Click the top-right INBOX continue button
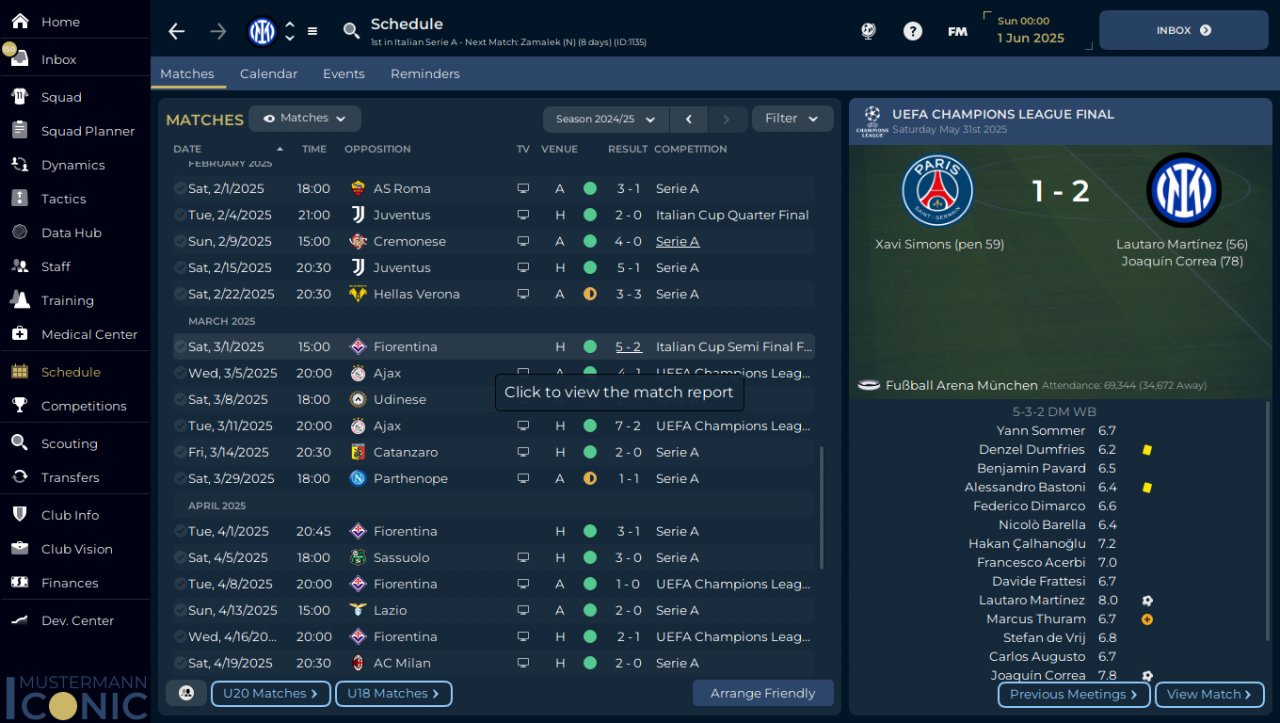 click(x=1183, y=31)
